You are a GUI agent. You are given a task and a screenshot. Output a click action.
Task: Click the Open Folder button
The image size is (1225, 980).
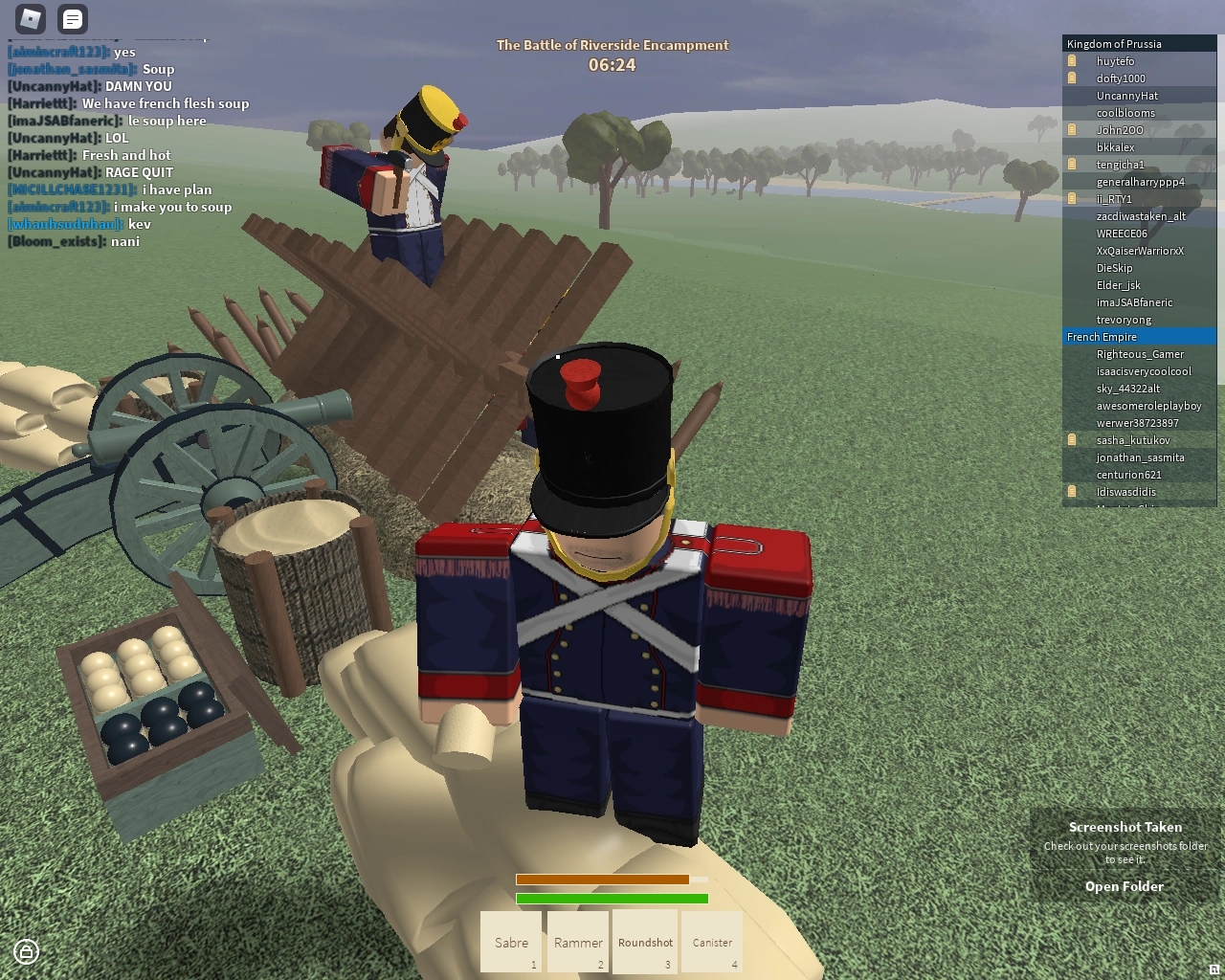click(1125, 886)
